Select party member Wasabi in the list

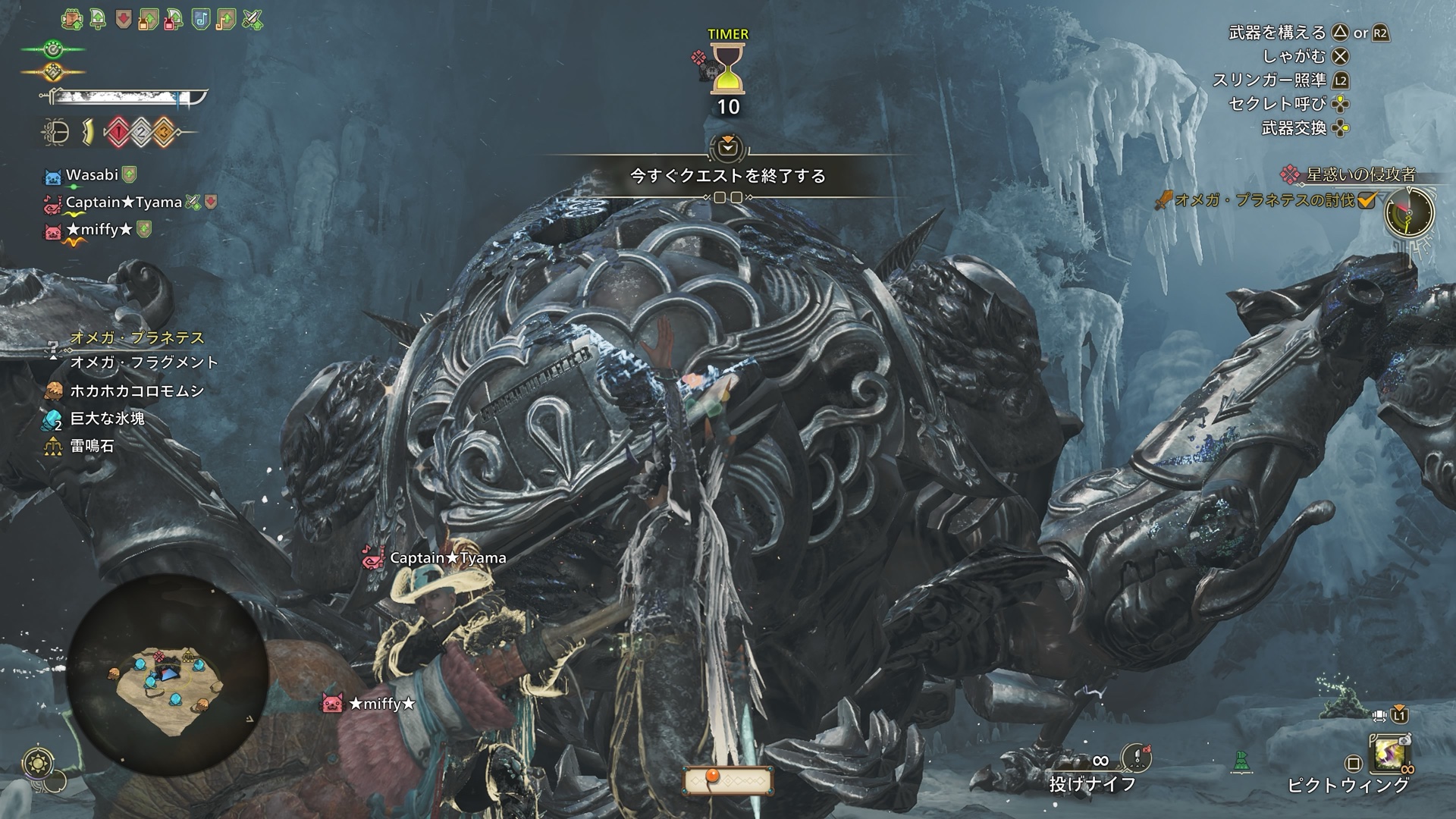pos(92,175)
